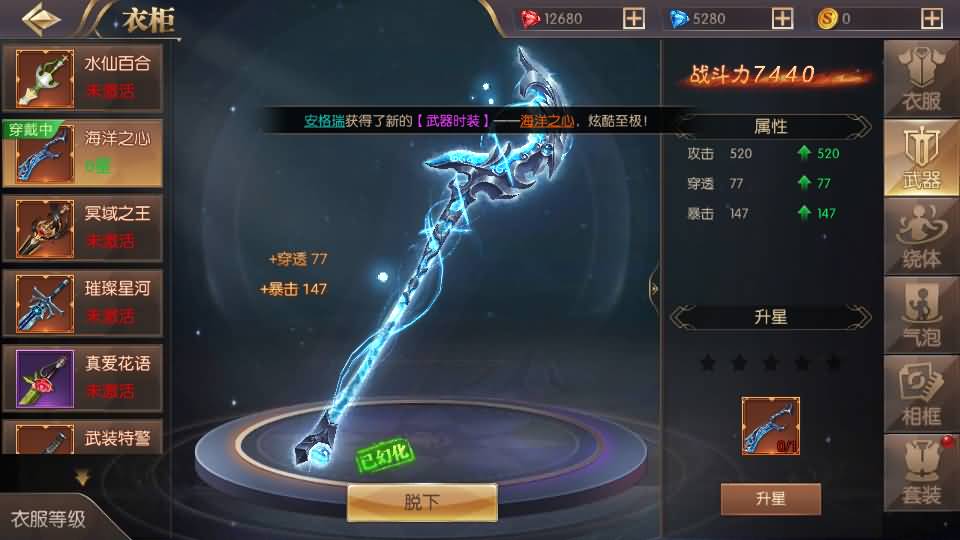Switch to the 武器 weapon tab

click(x=921, y=158)
